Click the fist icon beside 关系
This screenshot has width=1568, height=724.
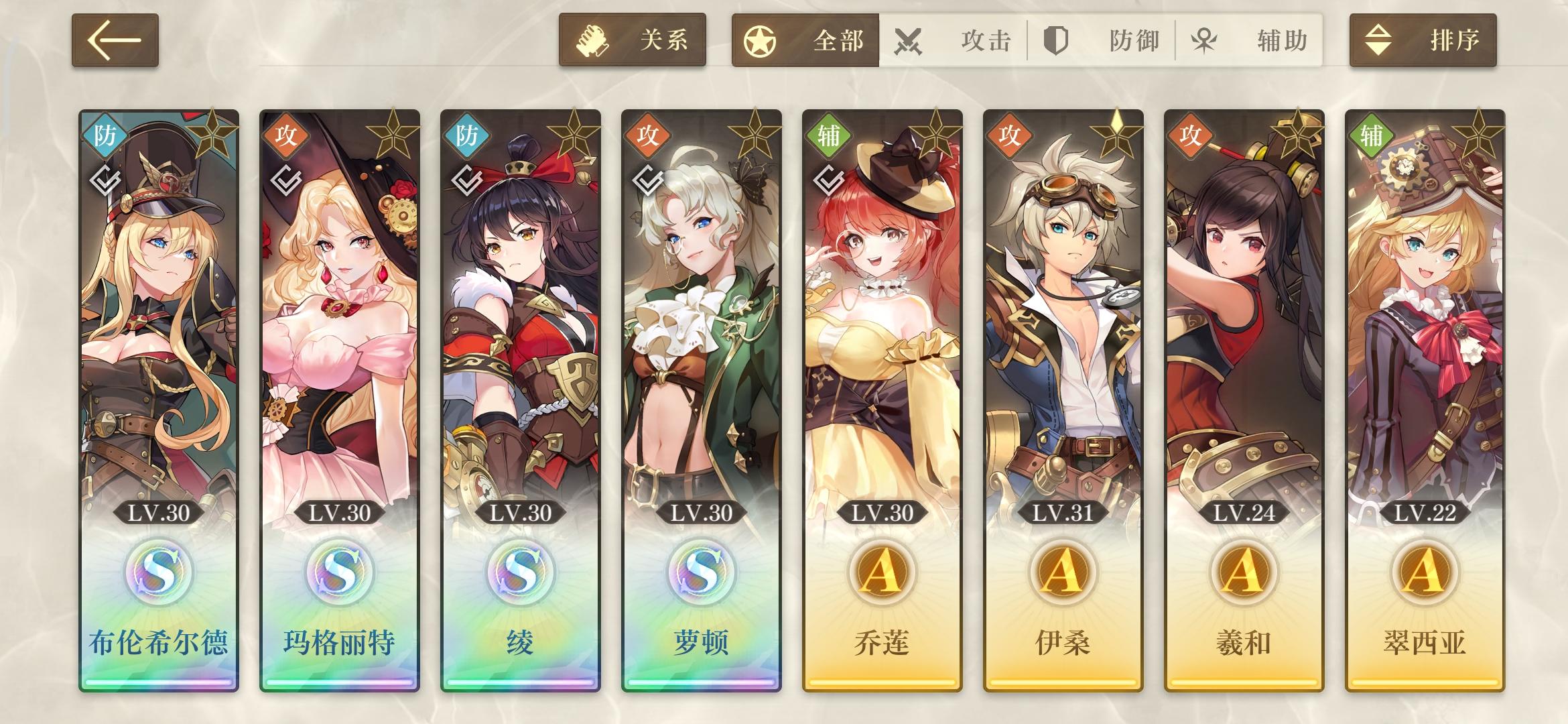(594, 40)
